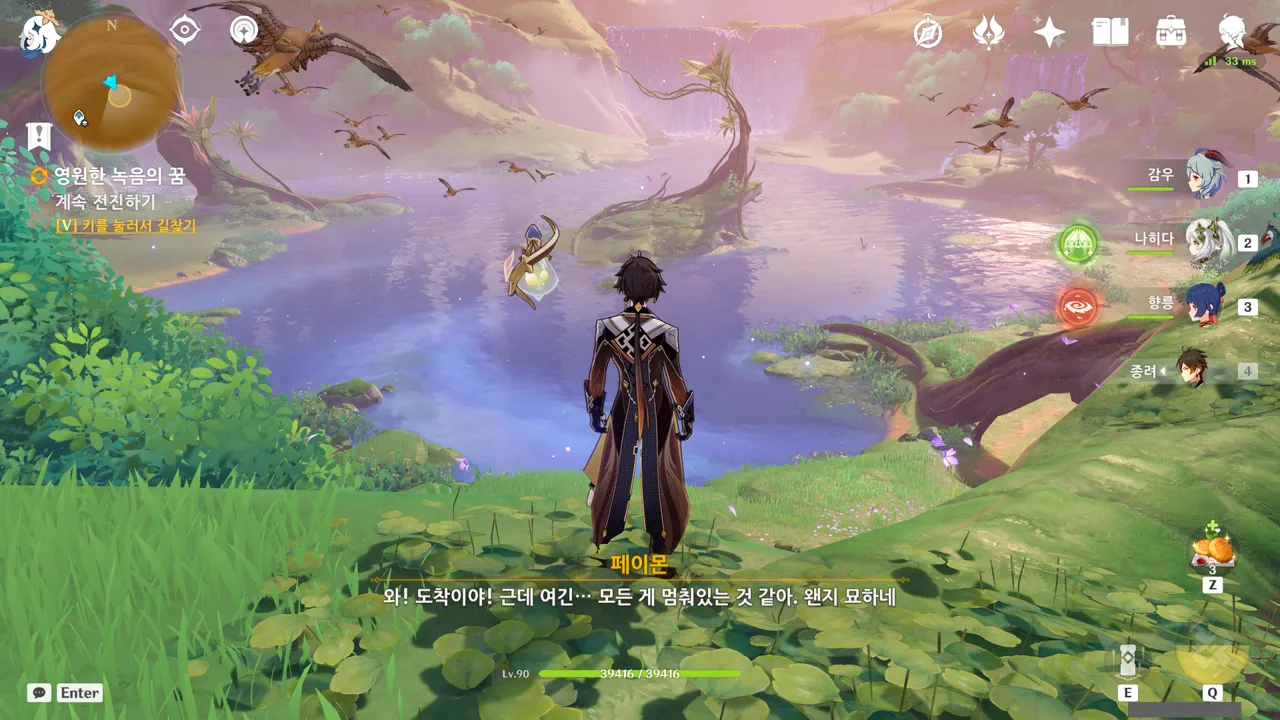Open the character profile icon
The width and height of the screenshot is (1280, 720).
[1233, 33]
